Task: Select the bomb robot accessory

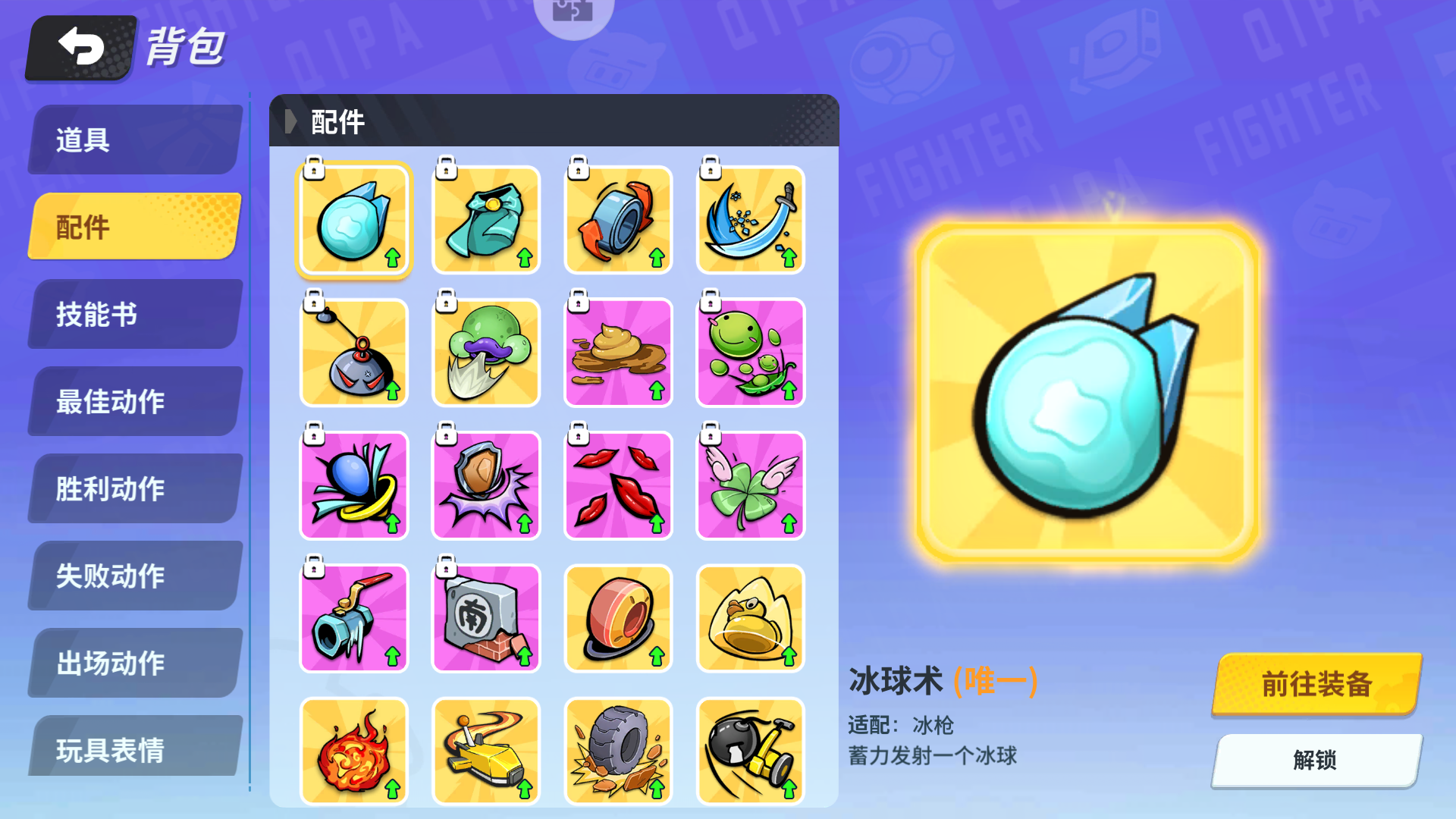Action: tap(353, 352)
